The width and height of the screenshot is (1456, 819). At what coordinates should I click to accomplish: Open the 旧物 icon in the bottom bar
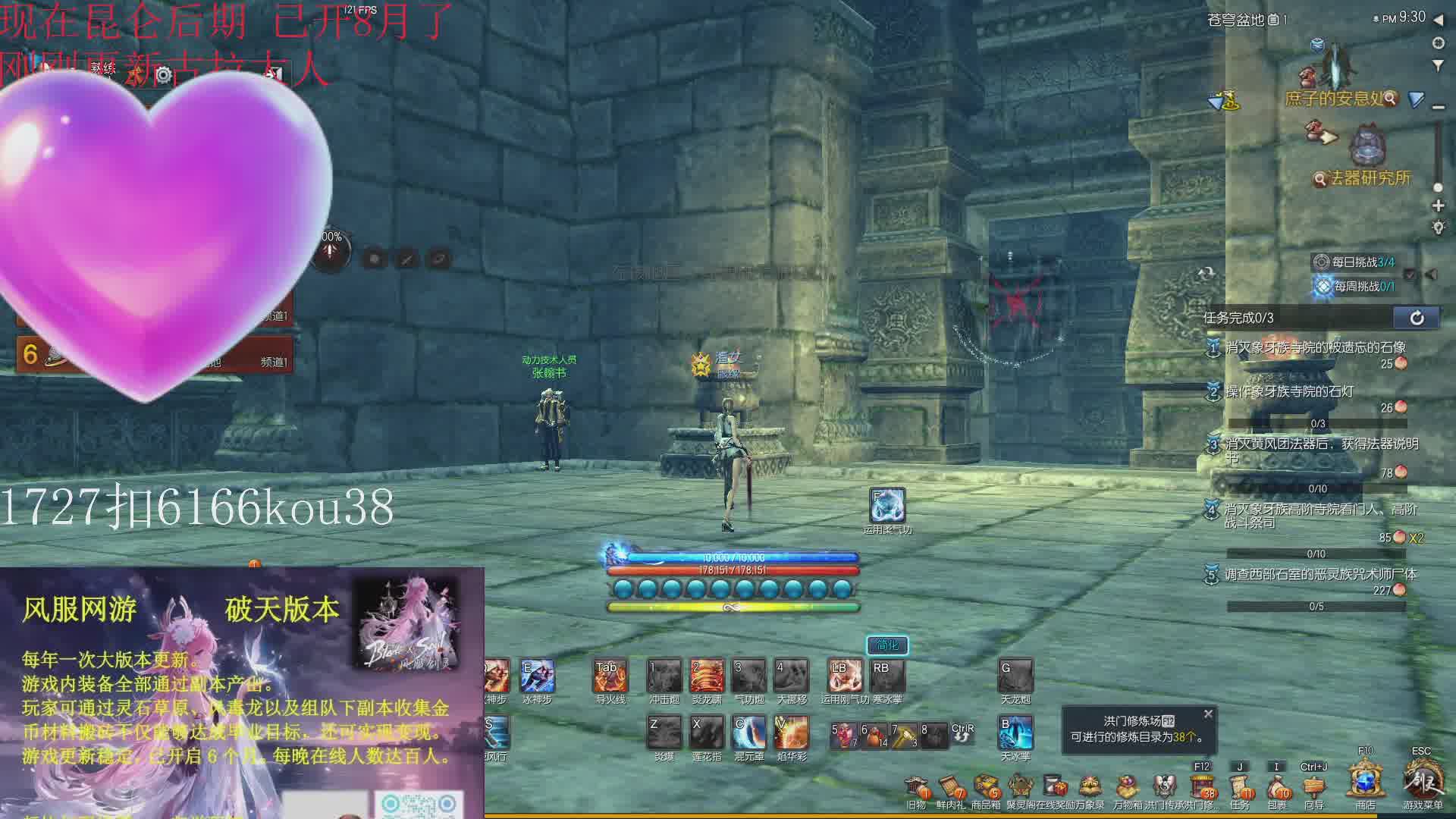click(916, 788)
